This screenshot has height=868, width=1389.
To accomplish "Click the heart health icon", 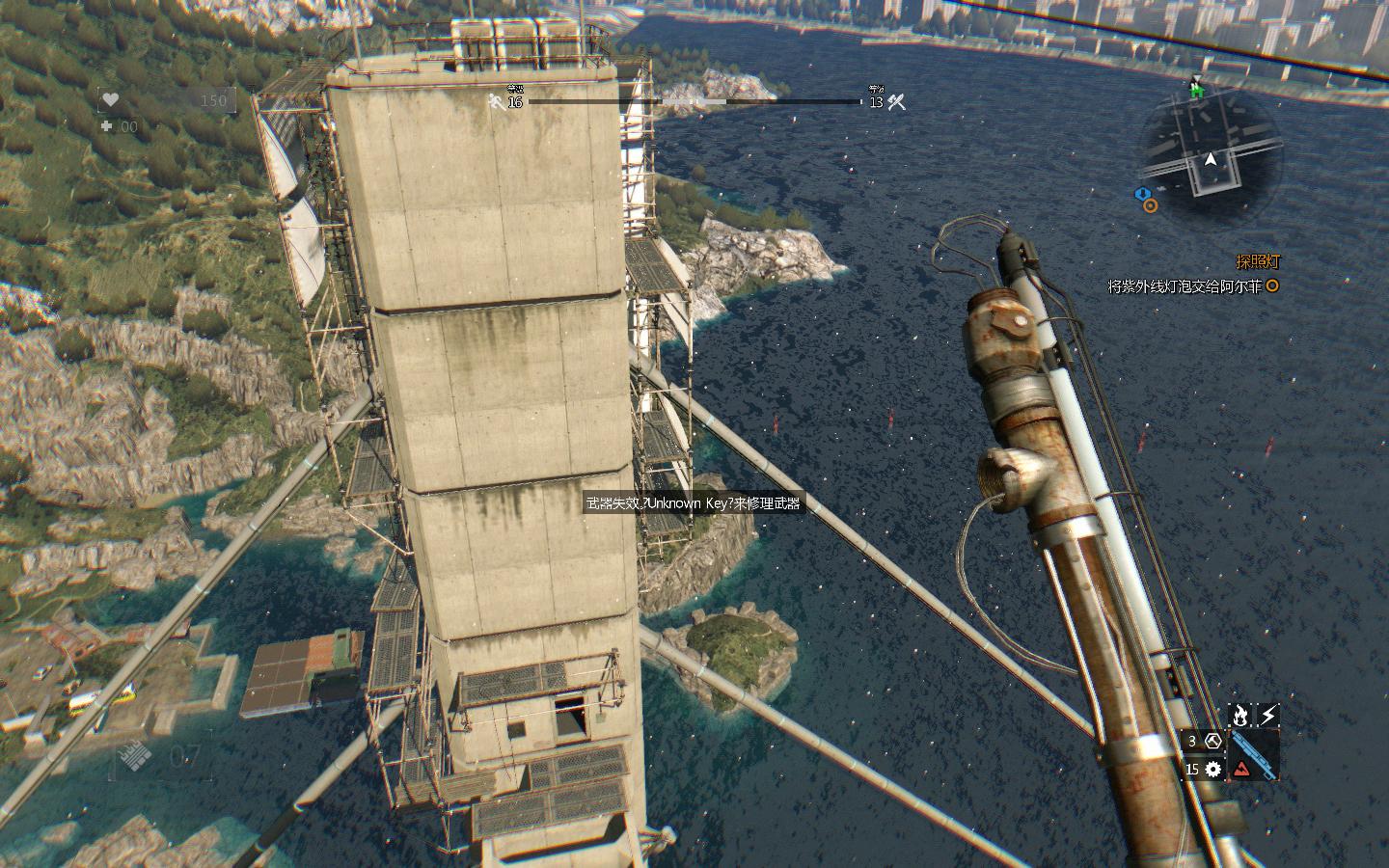I will [x=111, y=99].
